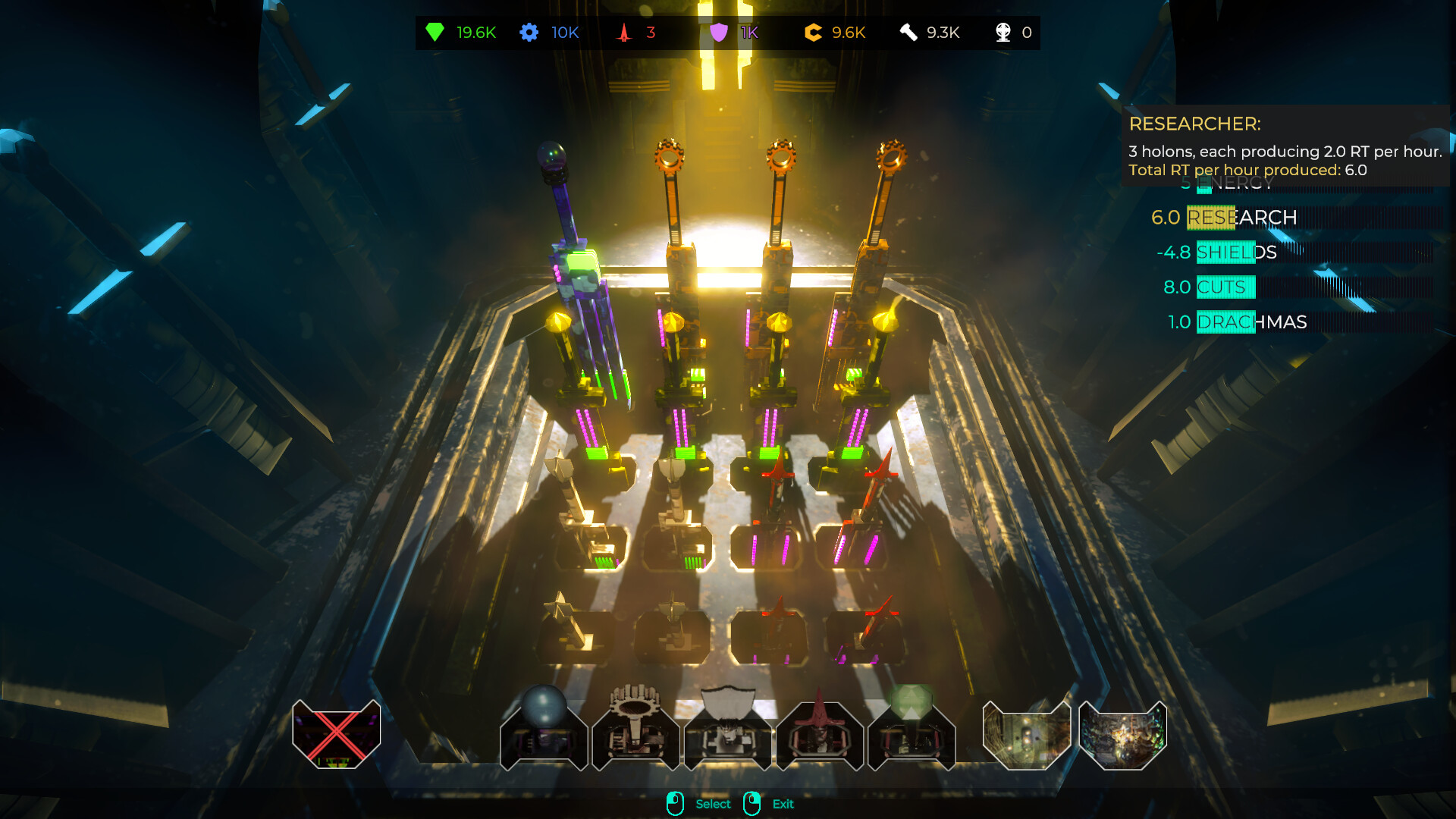Select the red X remove tool
Viewport: 1456px width, 819px height.
point(336,734)
